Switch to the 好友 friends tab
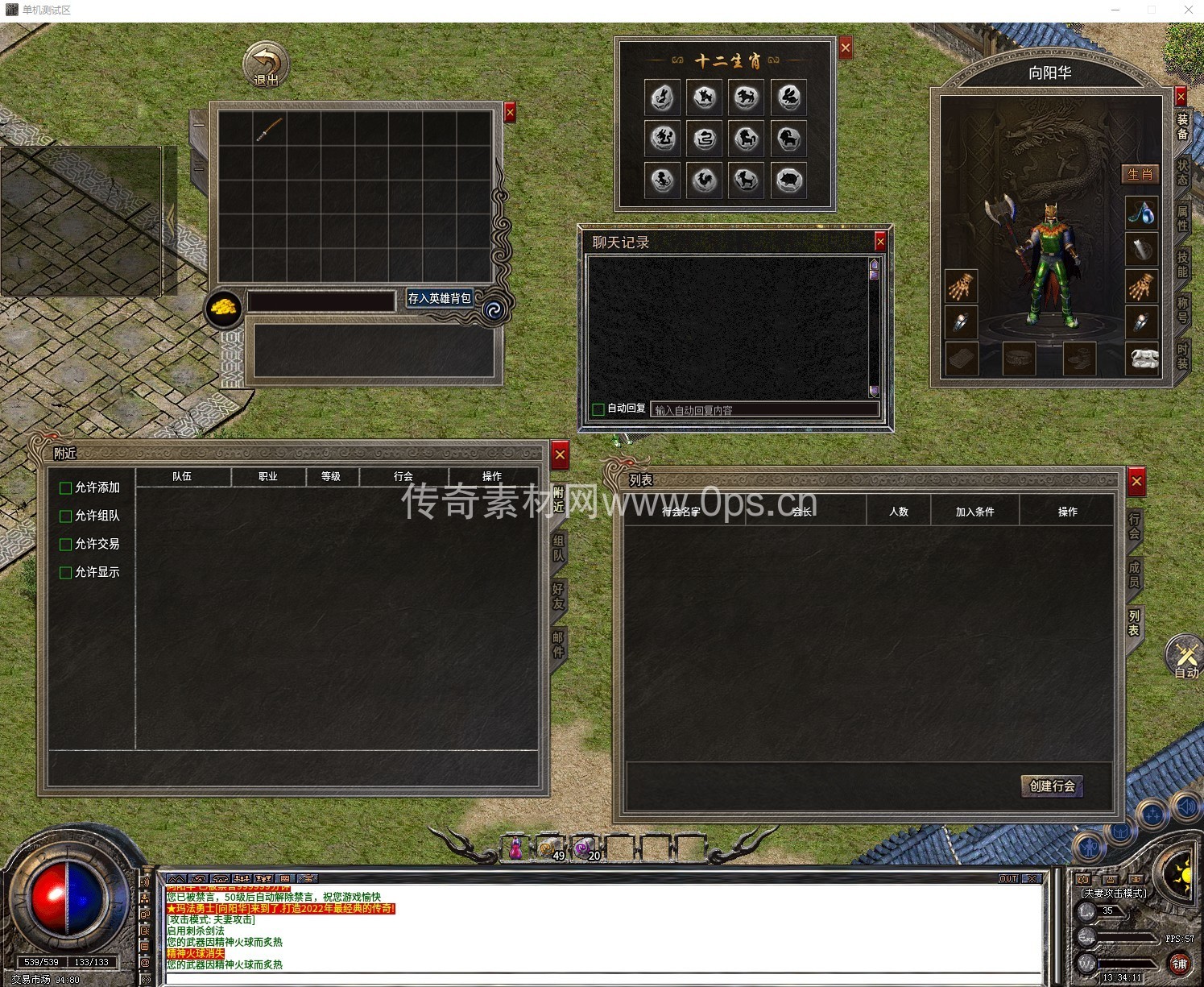The image size is (1204, 987). [x=558, y=596]
